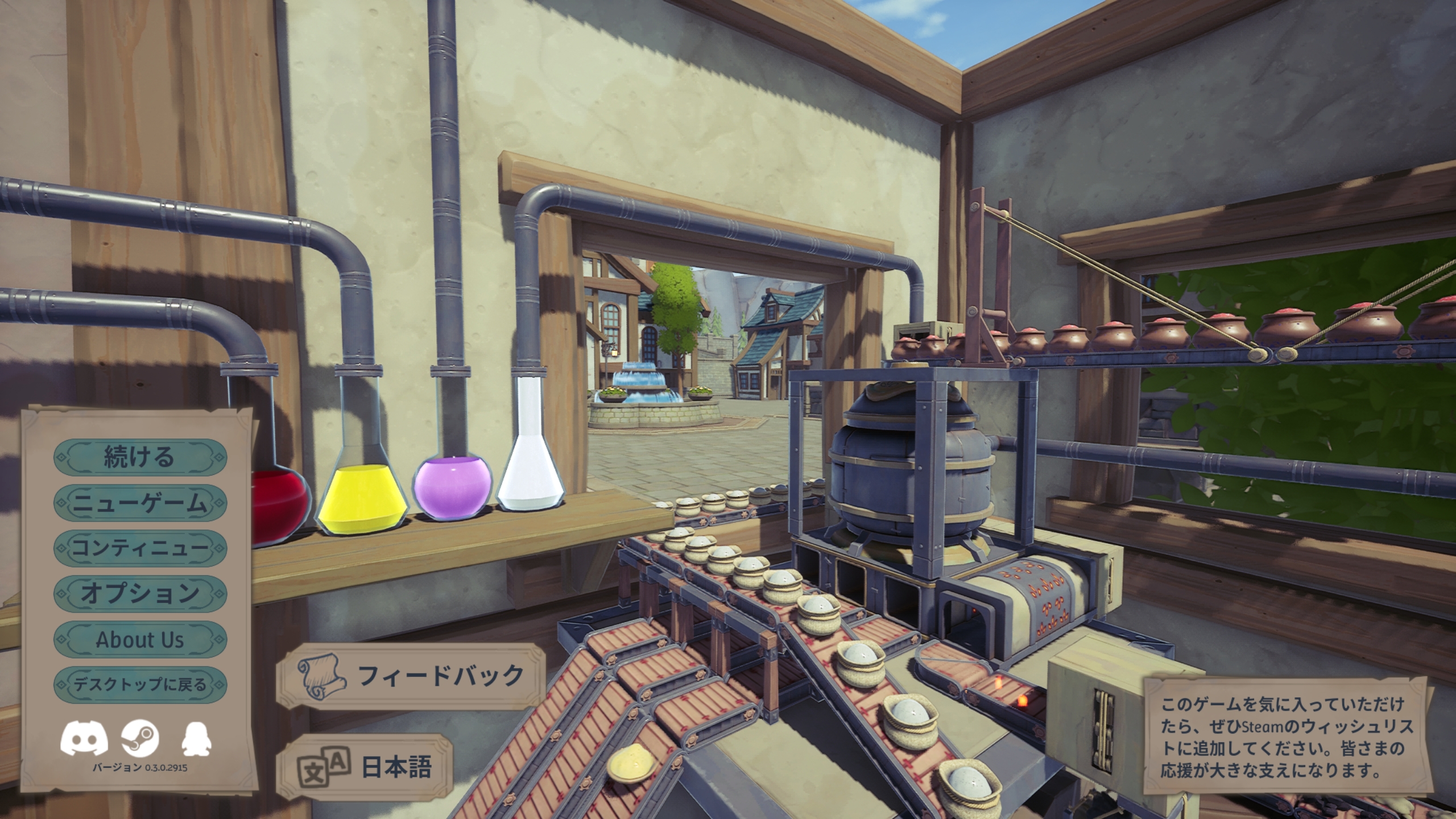Click the QQ penguin icon

click(x=196, y=739)
